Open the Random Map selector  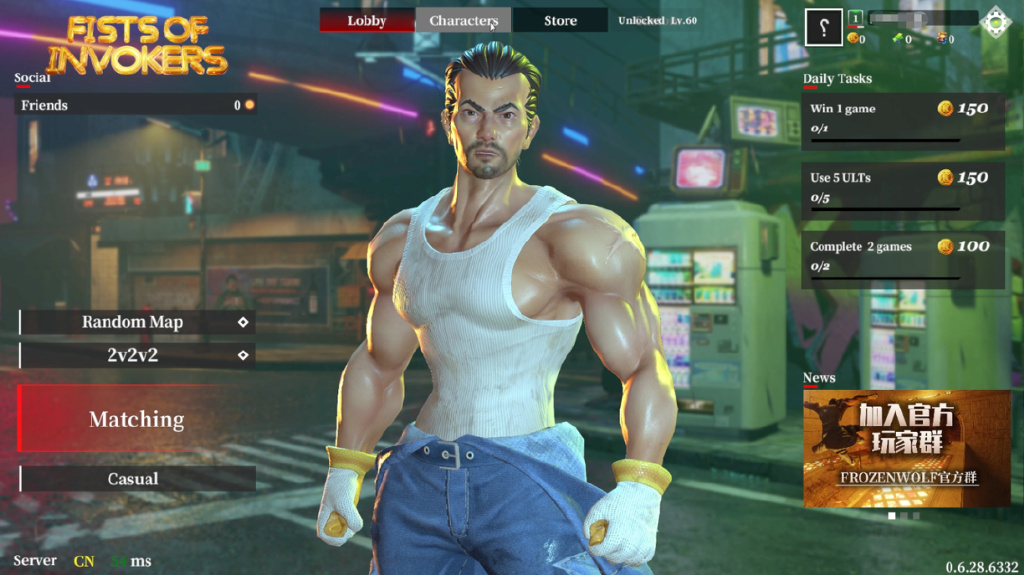[x=137, y=322]
